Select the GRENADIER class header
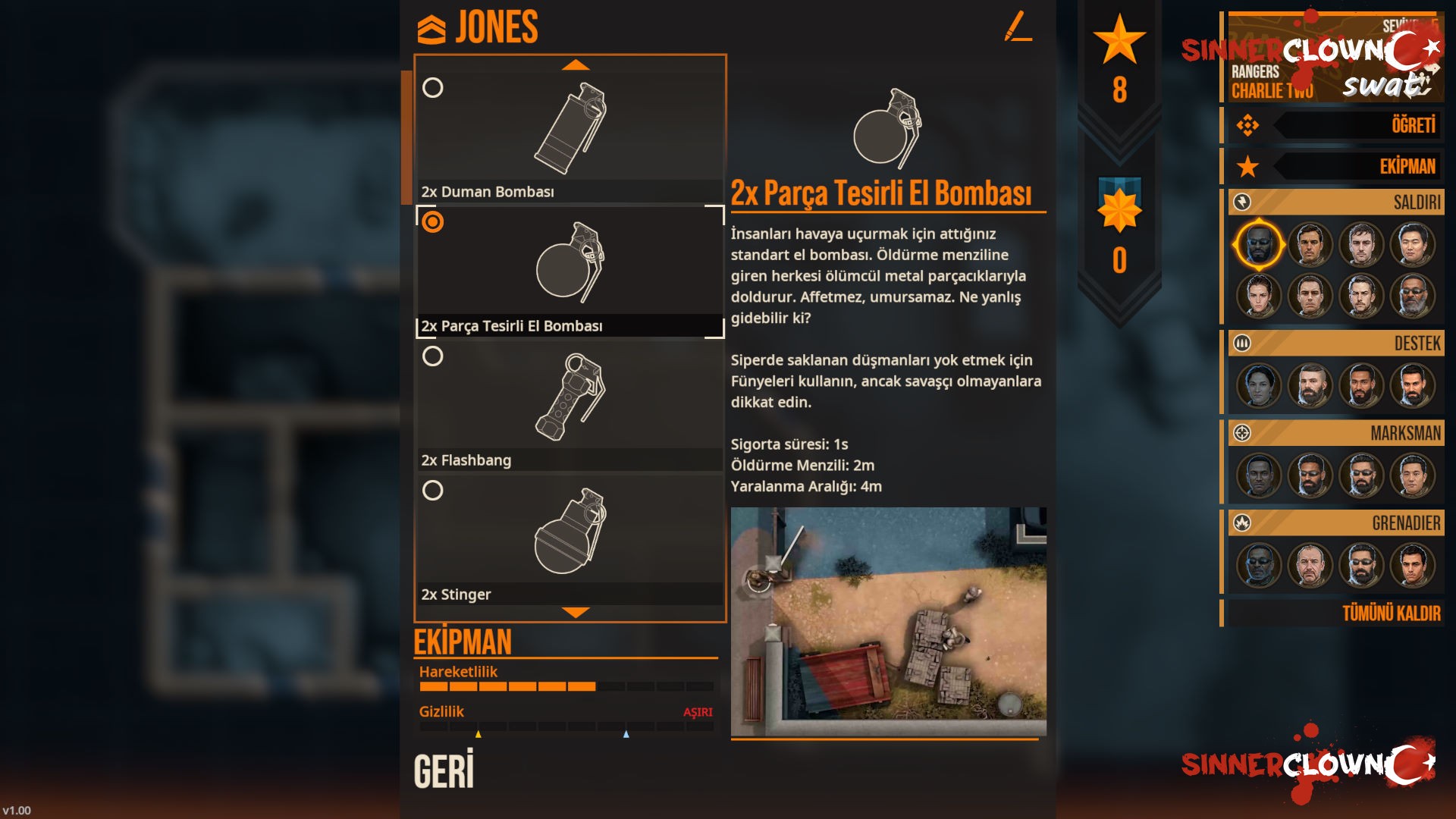The width and height of the screenshot is (1456, 819). [x=1336, y=523]
